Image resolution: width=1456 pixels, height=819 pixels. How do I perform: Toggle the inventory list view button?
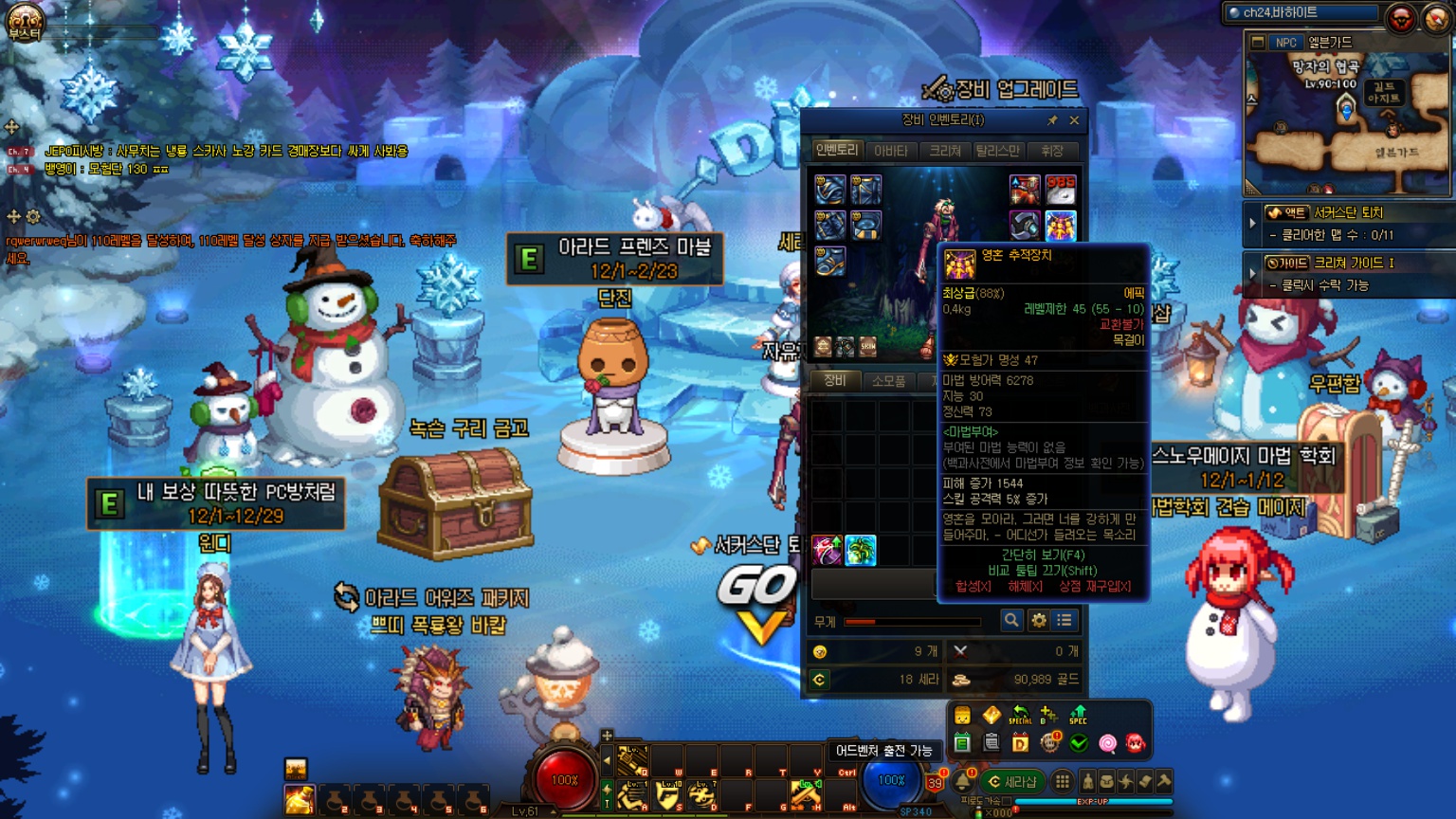coord(1065,620)
